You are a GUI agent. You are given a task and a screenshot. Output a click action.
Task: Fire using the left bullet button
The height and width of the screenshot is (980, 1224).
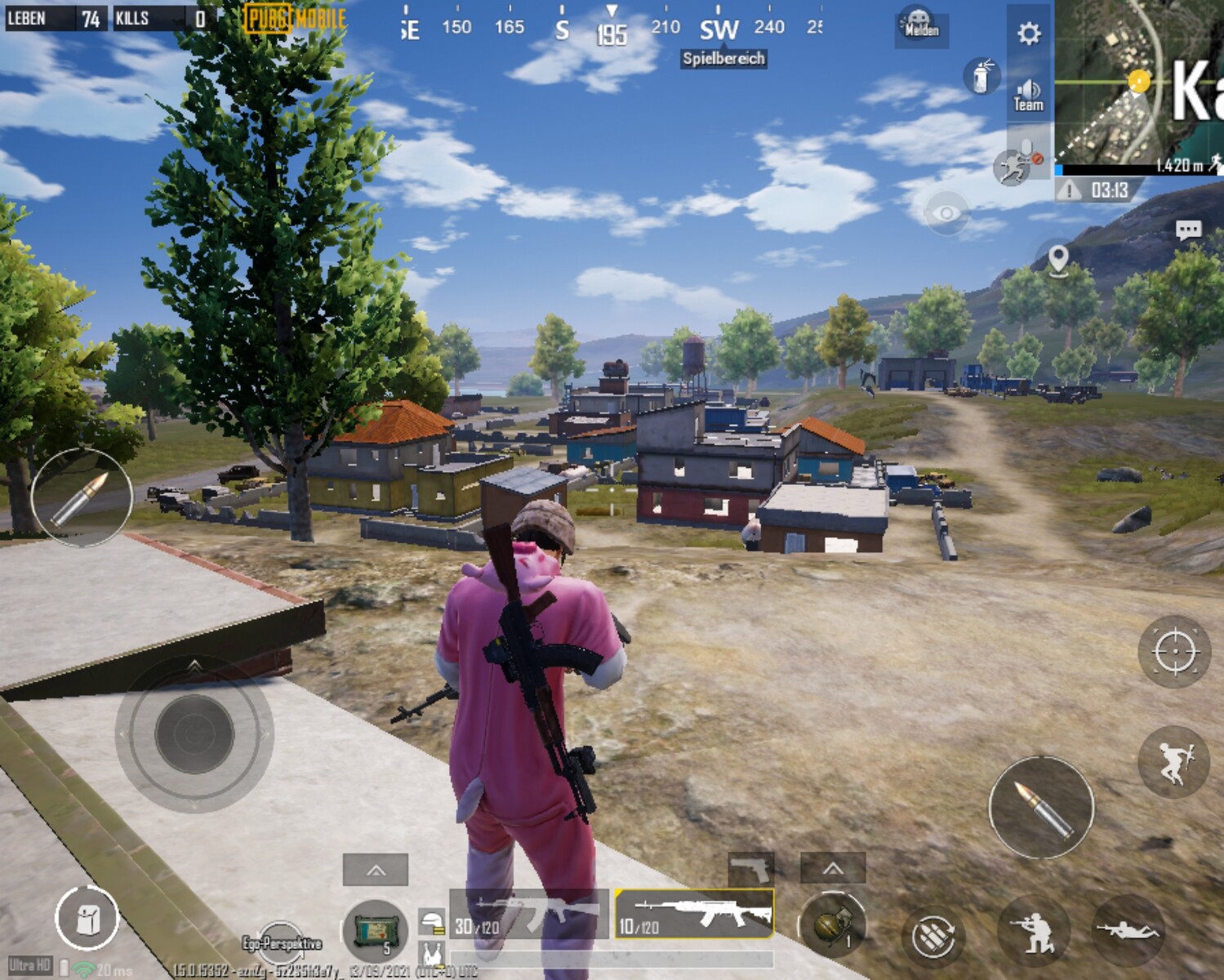pos(81,497)
